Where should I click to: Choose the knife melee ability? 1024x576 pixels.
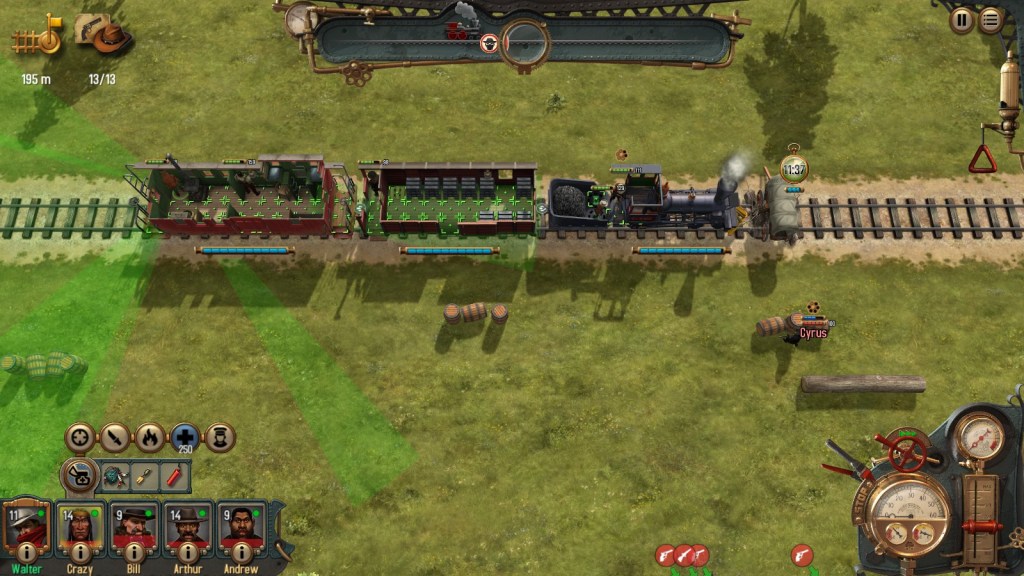click(115, 437)
